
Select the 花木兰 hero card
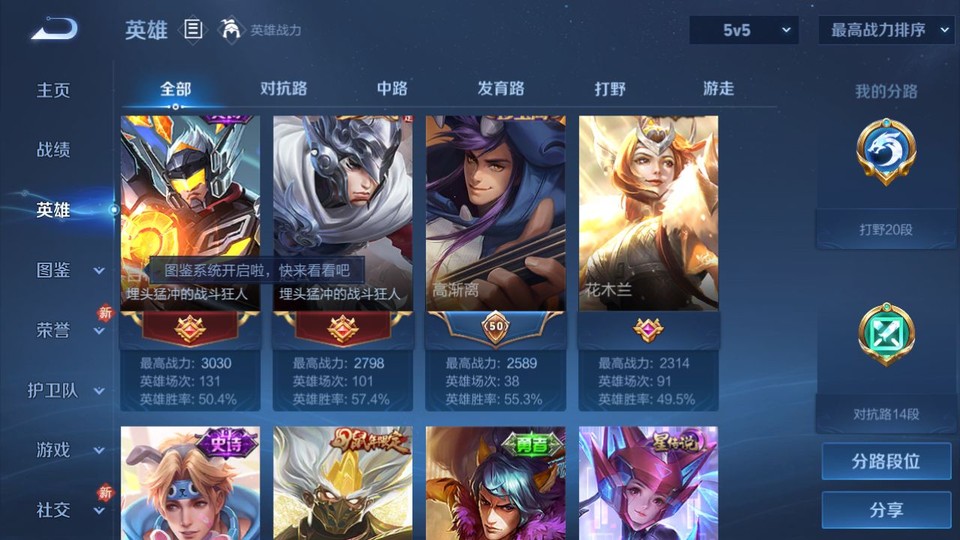click(648, 230)
